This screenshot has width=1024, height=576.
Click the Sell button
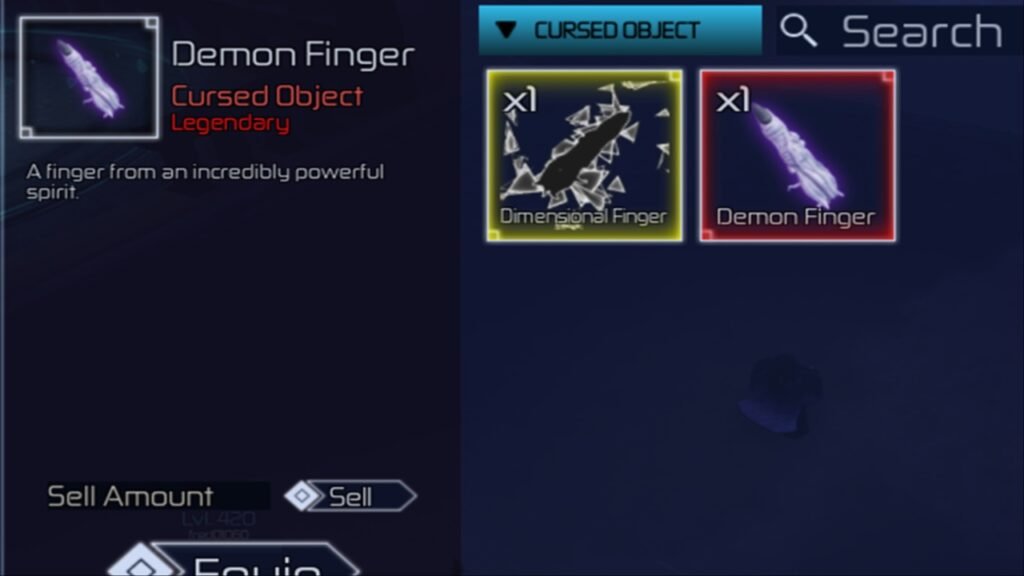coord(350,496)
